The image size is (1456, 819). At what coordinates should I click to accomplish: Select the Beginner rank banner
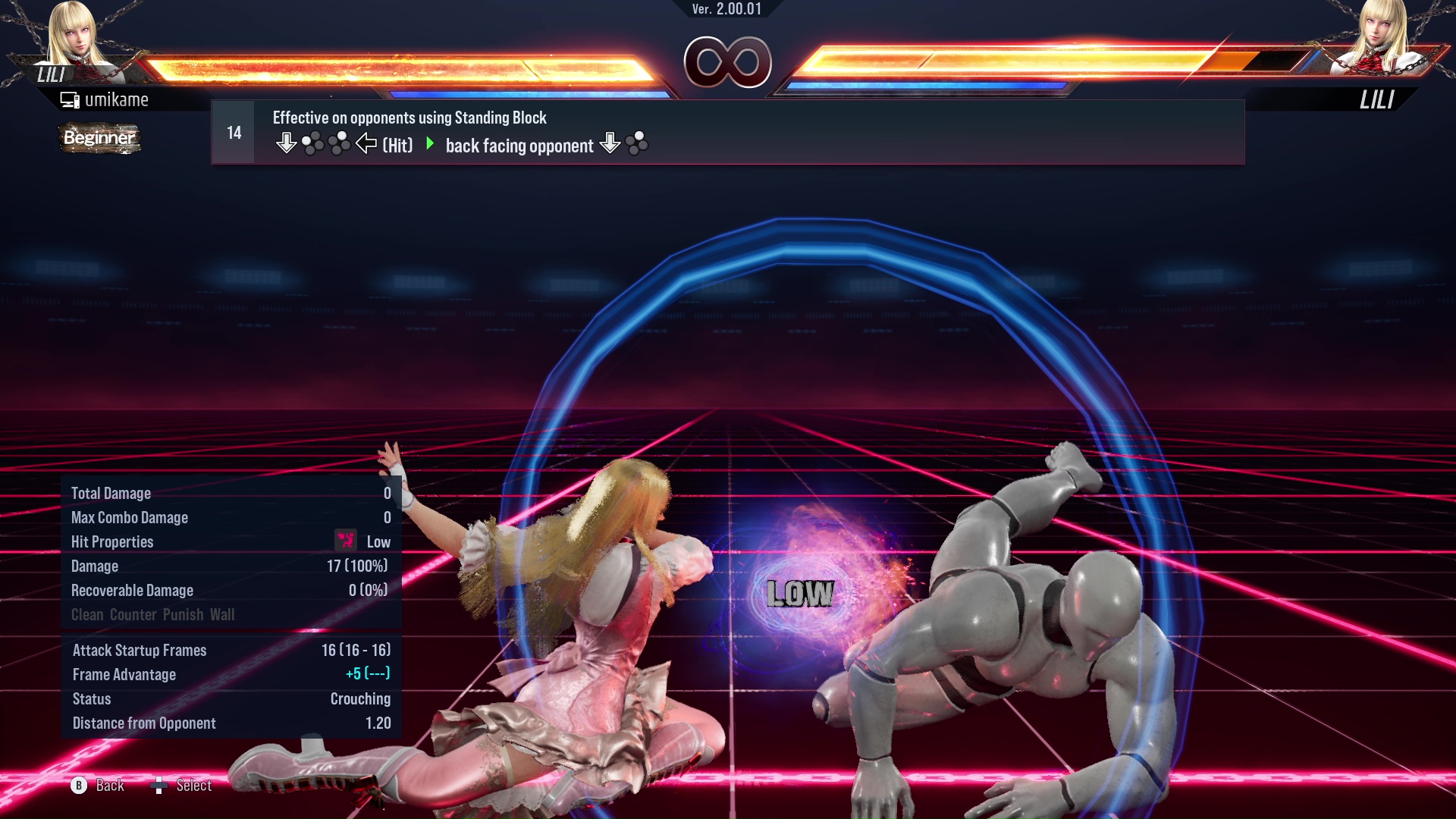pos(99,139)
